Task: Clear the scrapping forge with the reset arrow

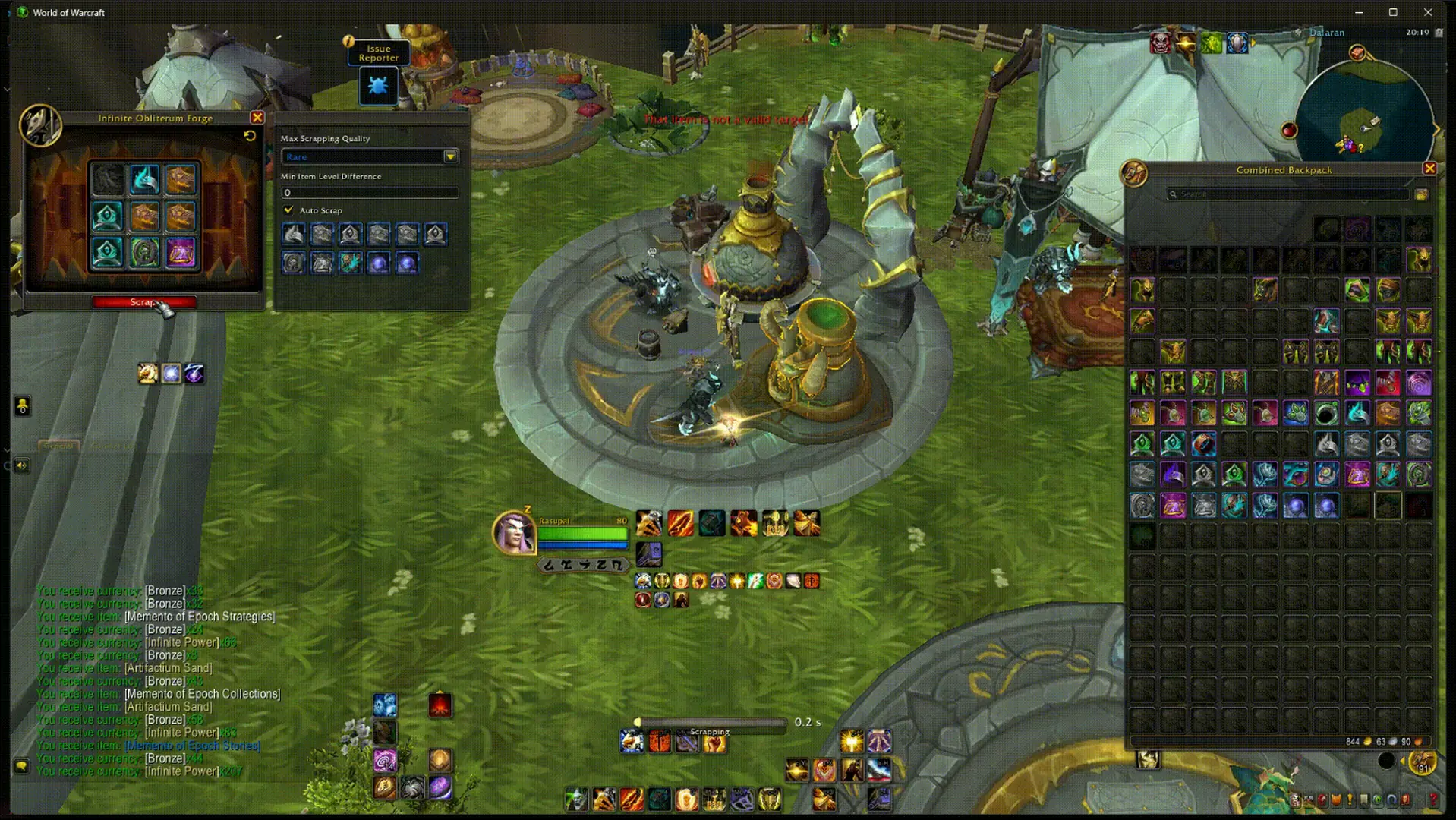Action: point(250,135)
